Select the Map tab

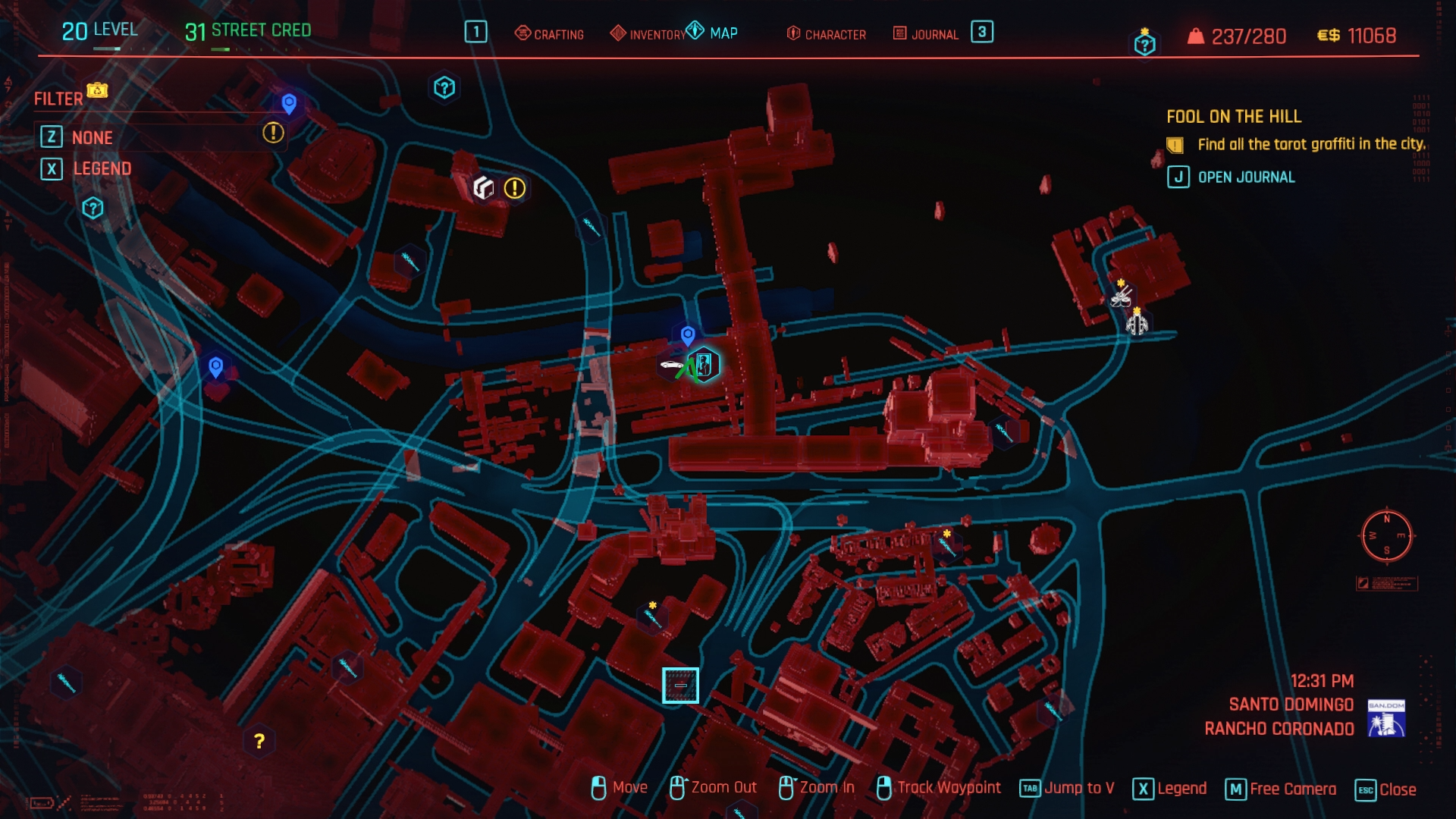click(713, 33)
